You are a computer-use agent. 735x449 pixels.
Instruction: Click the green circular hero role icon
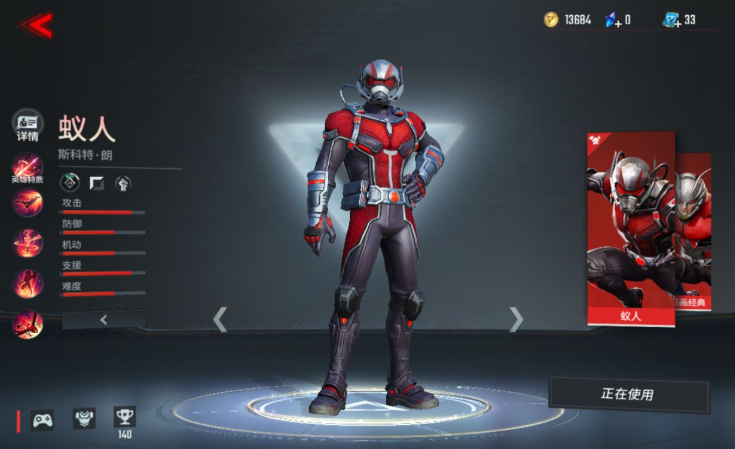(70, 182)
